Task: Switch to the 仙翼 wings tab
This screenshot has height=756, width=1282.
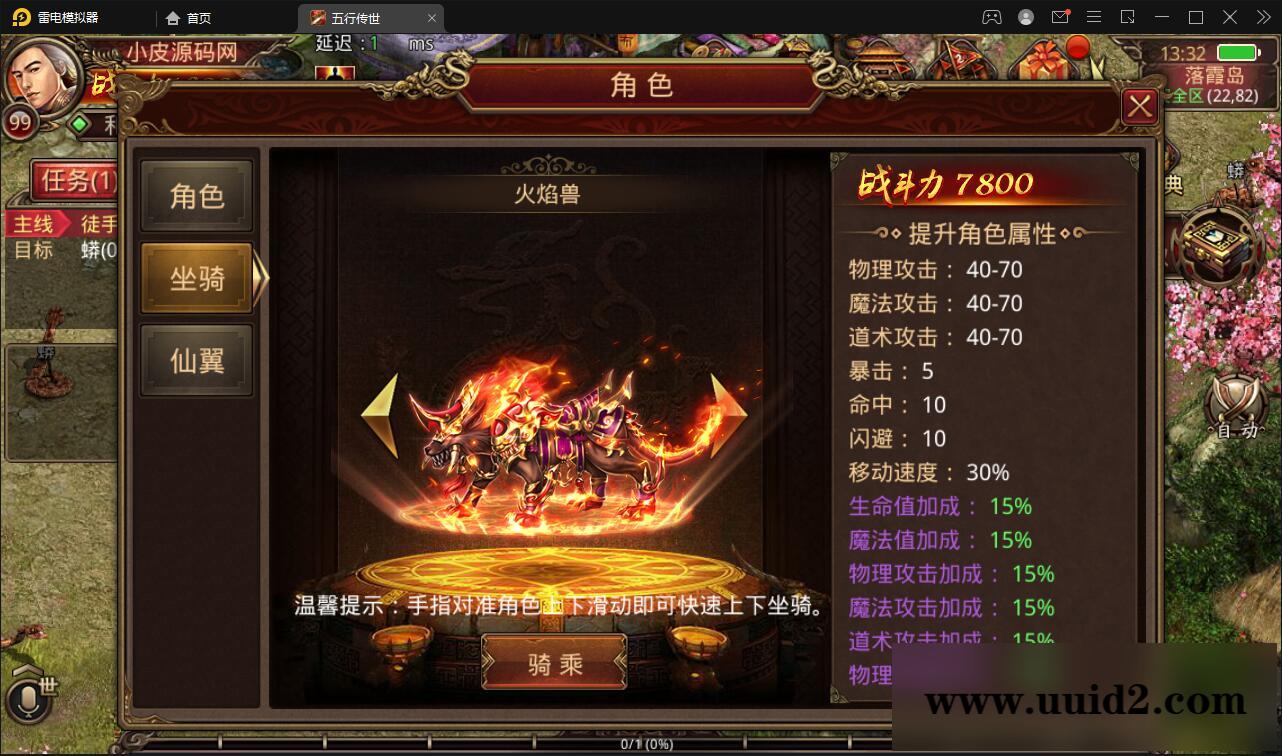Action: [196, 360]
